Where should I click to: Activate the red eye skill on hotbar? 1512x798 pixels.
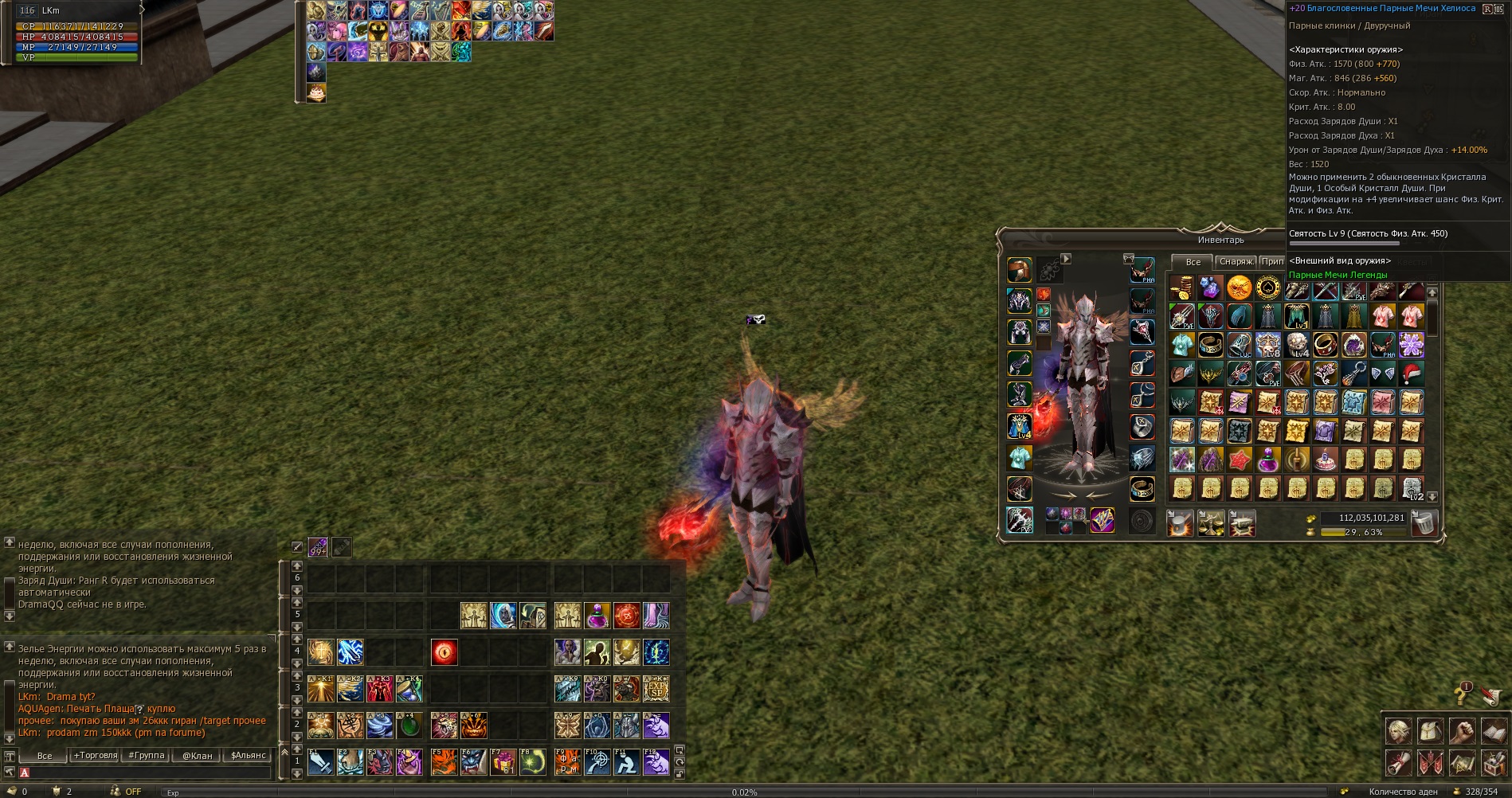pyautogui.click(x=444, y=652)
